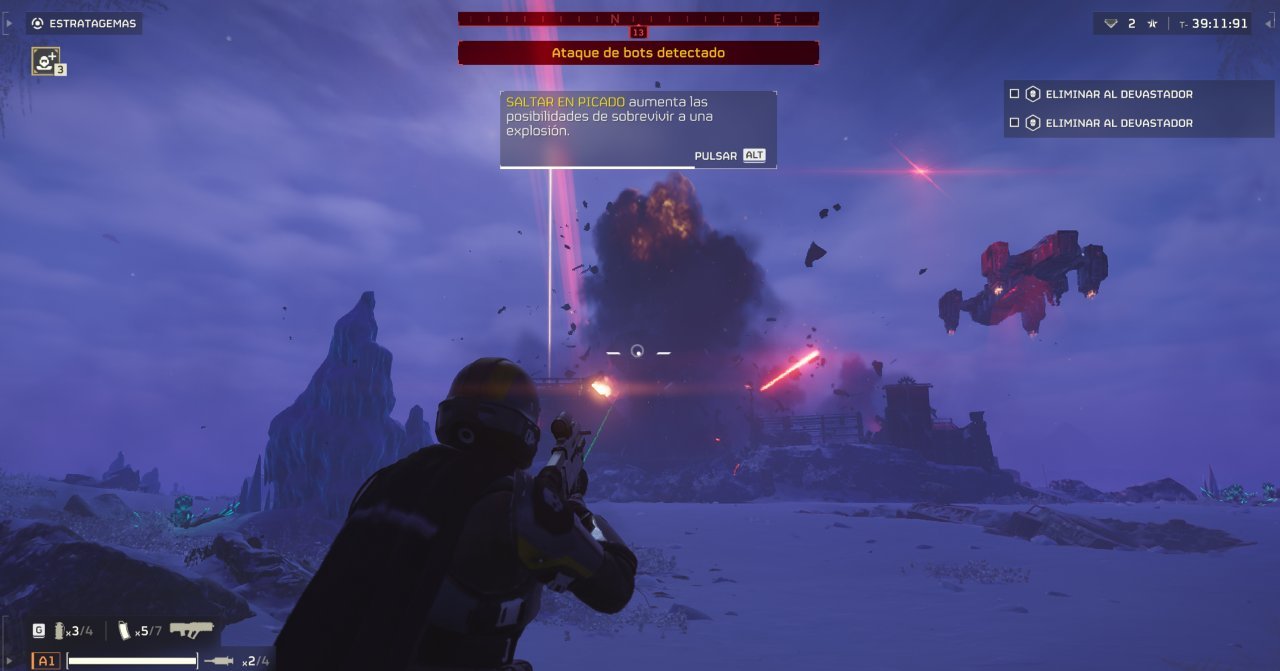Select the reinforcement stratagem icon
Screen dimensions: 1280x671
[x=46, y=61]
